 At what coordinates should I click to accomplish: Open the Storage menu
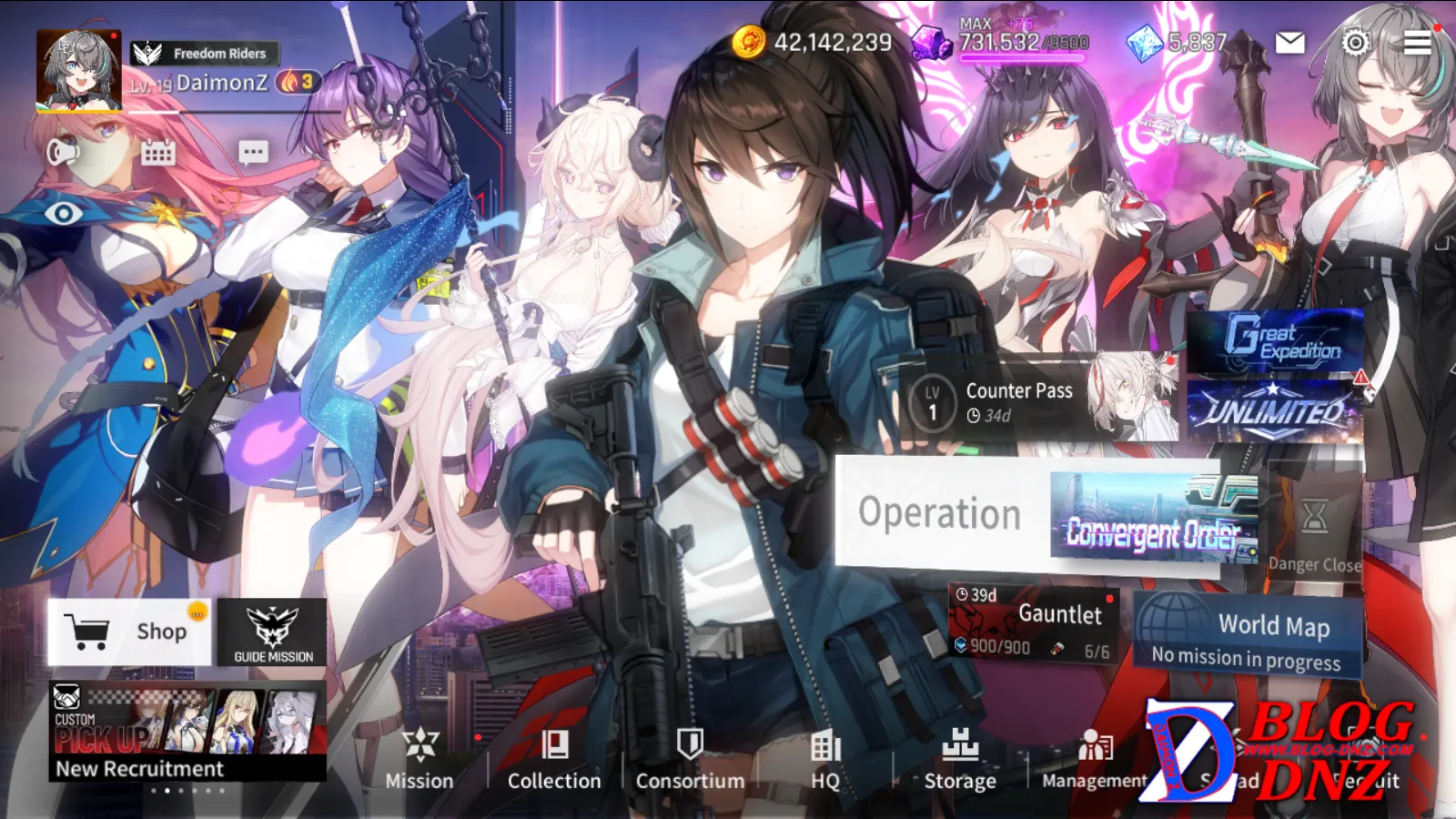[x=960, y=758]
